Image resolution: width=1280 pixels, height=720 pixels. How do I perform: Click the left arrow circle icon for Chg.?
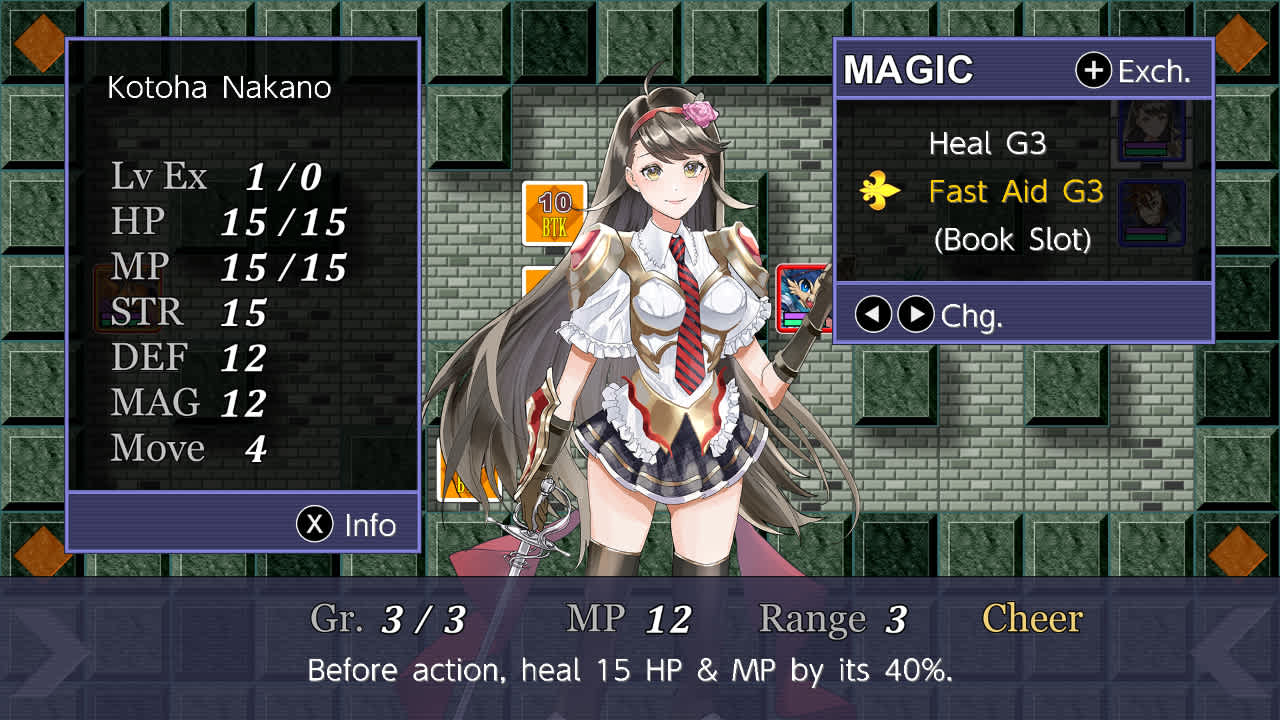872,314
